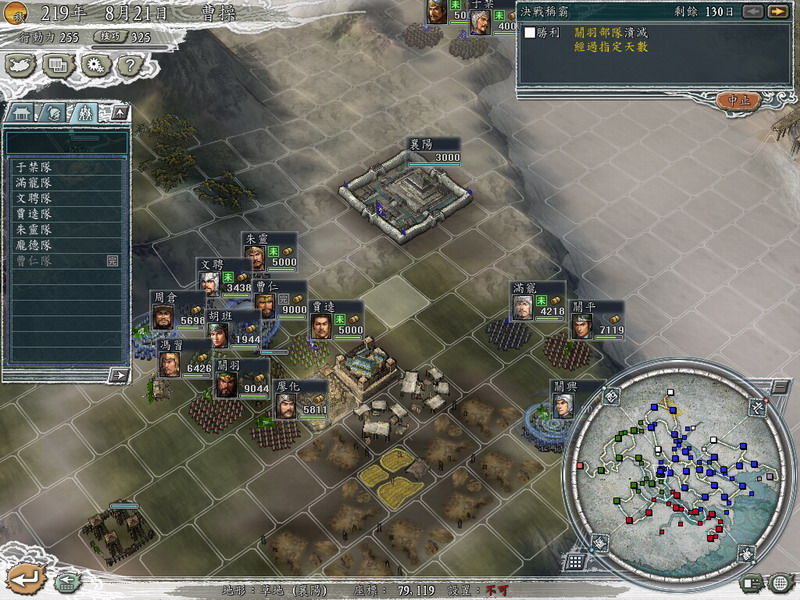
Task: Switch to the city building tab
Action: [23, 112]
